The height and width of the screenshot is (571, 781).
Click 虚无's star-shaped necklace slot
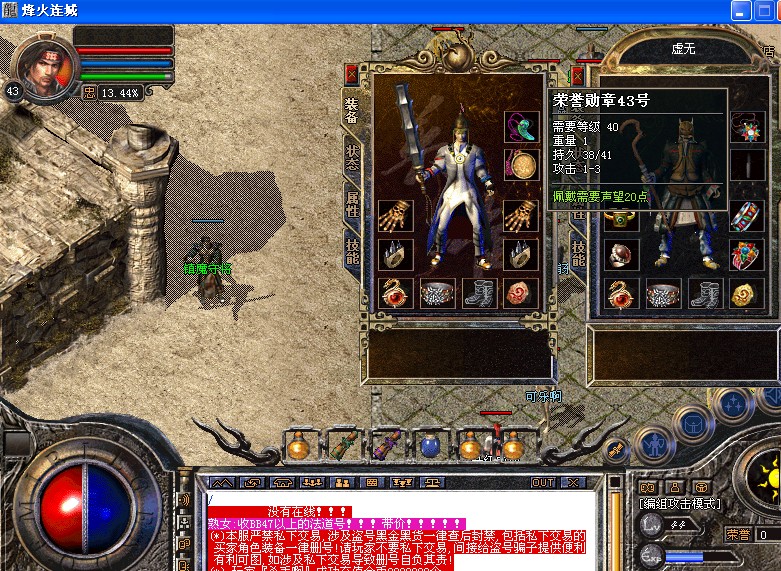pyautogui.click(x=746, y=126)
